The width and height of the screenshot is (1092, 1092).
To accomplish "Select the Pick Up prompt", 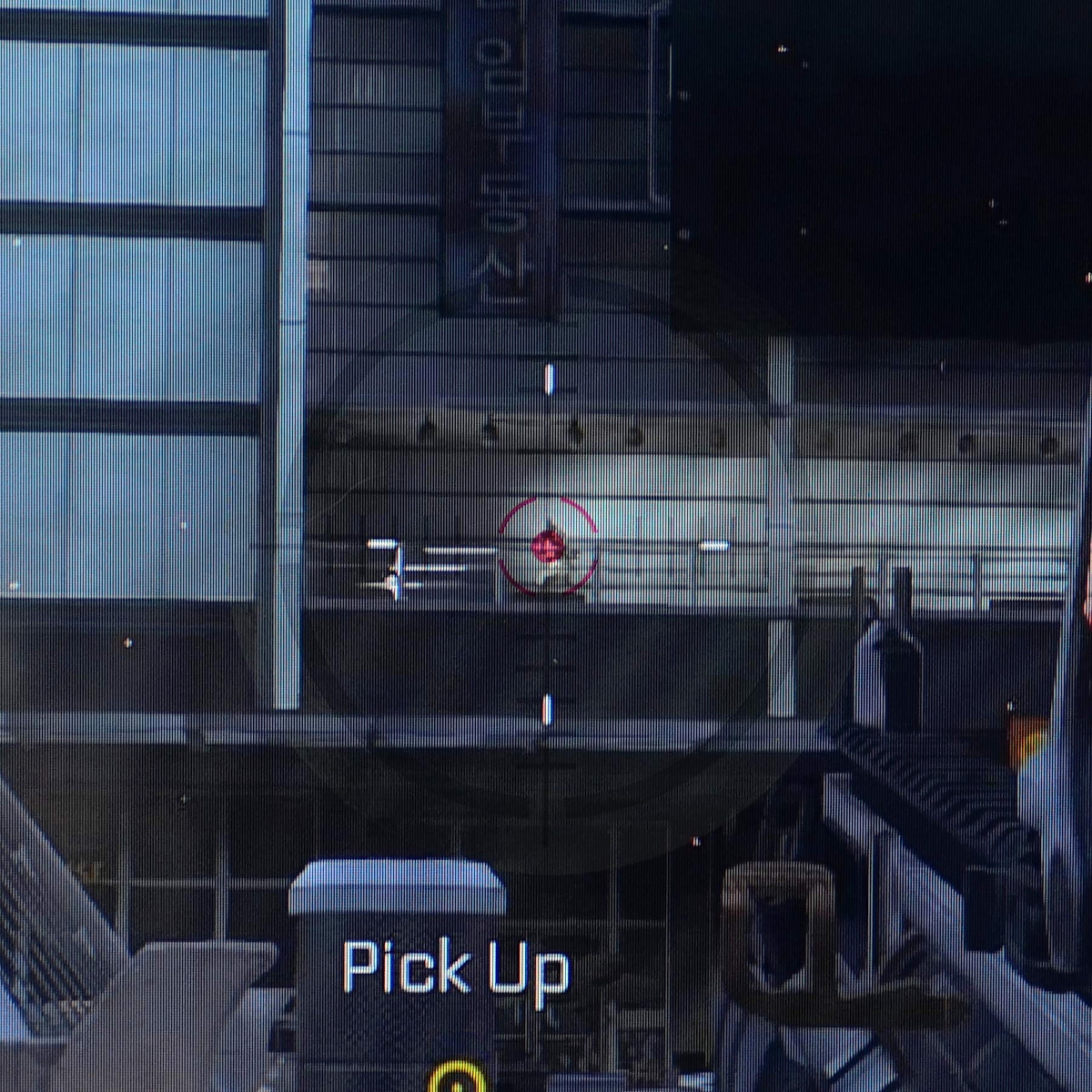I will point(456,970).
